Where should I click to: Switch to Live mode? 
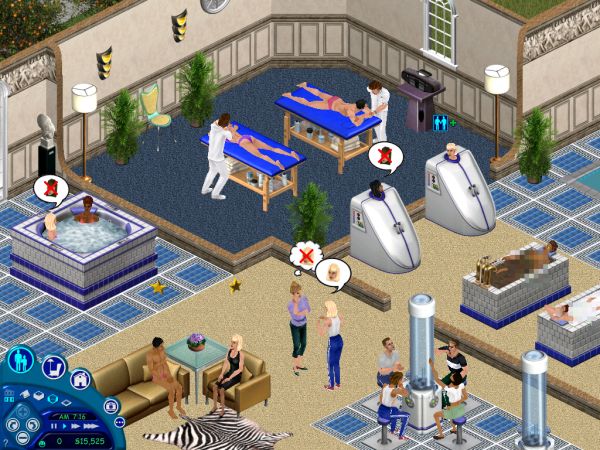click(20, 361)
